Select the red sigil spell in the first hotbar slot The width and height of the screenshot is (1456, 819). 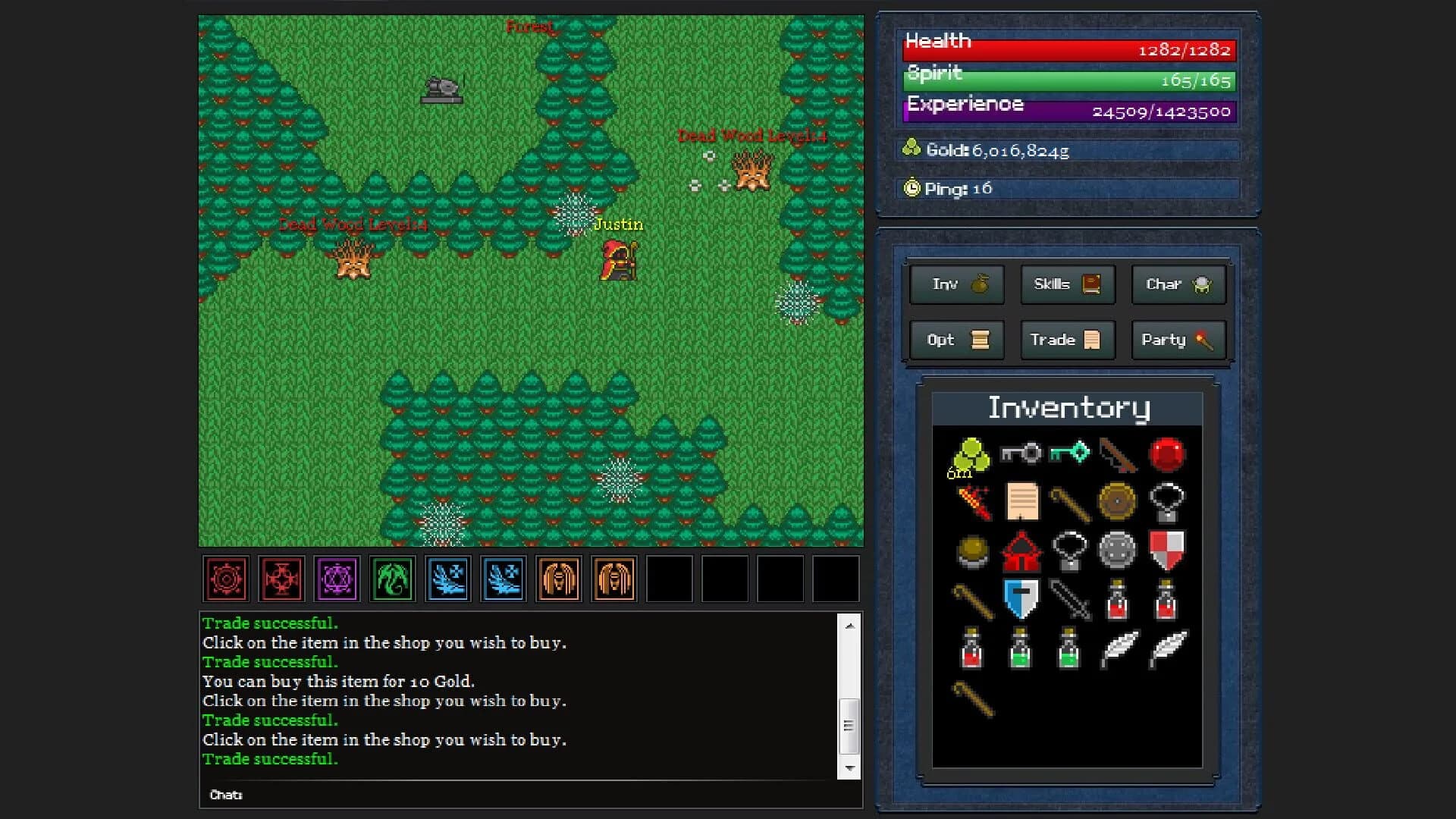pos(225,579)
